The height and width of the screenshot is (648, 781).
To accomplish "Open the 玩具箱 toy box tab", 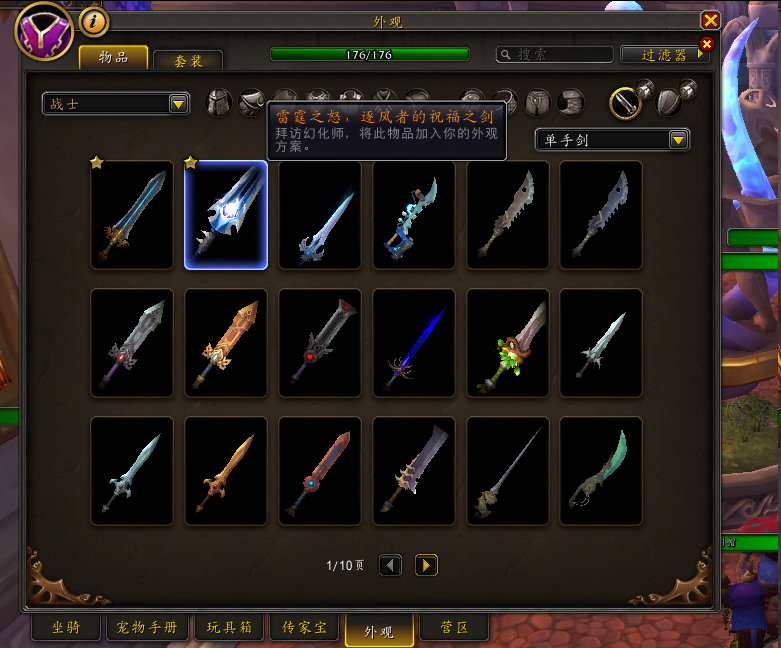I will pyautogui.click(x=229, y=628).
